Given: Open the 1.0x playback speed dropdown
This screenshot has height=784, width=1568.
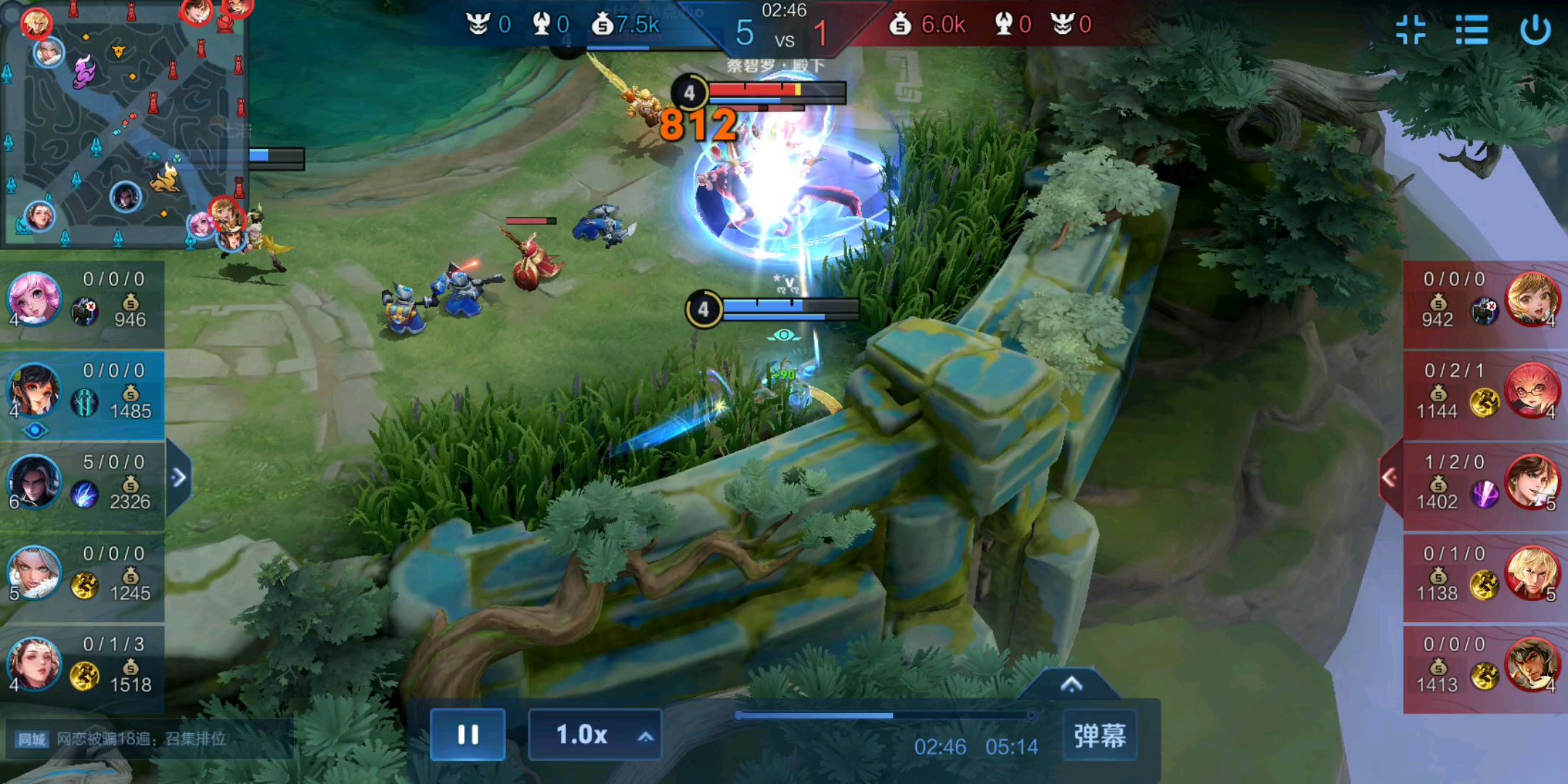Looking at the screenshot, I should [x=595, y=735].
